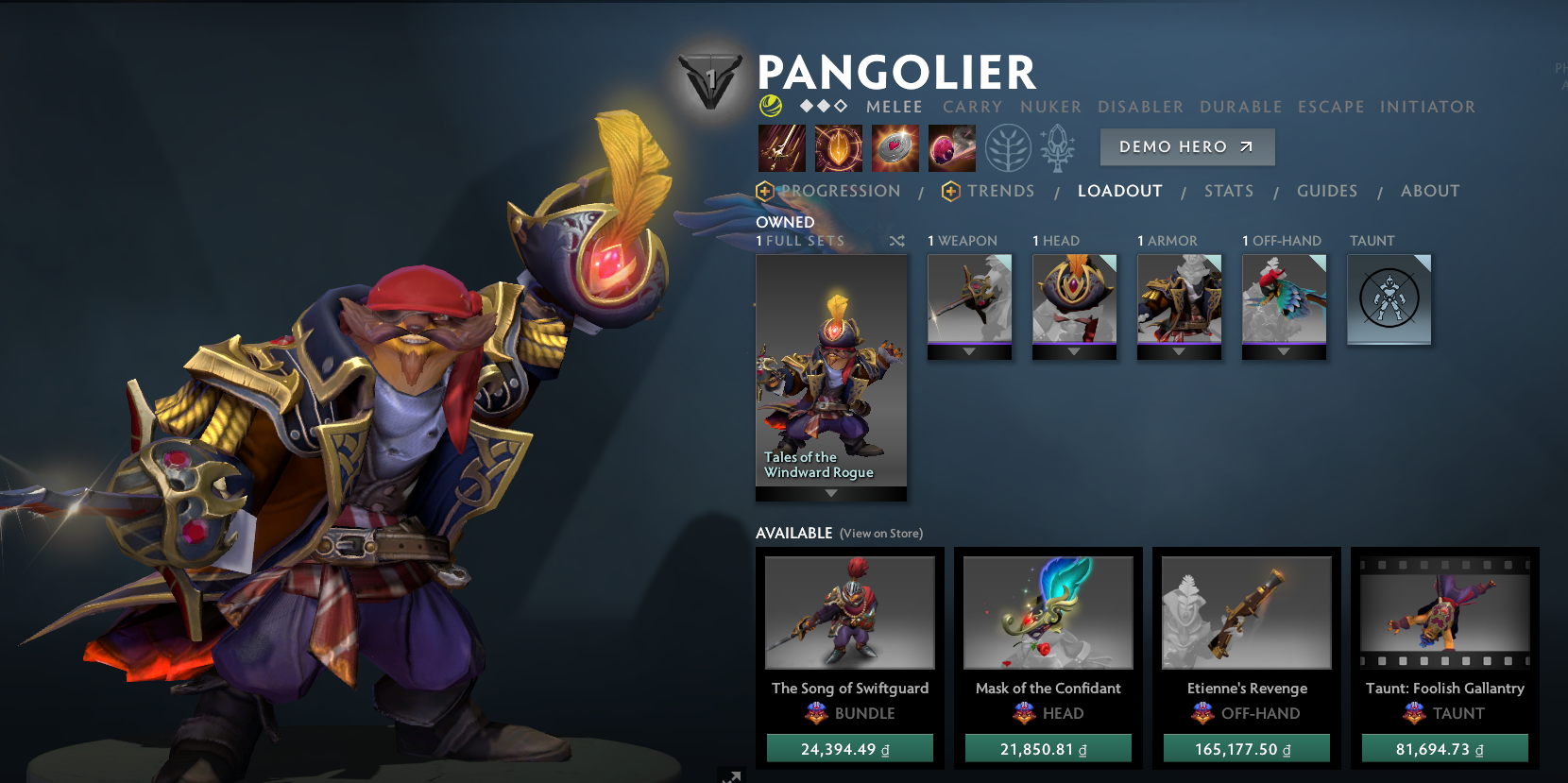Expand the head slot dropdown arrow
This screenshot has height=783, width=1568.
click(x=1074, y=350)
